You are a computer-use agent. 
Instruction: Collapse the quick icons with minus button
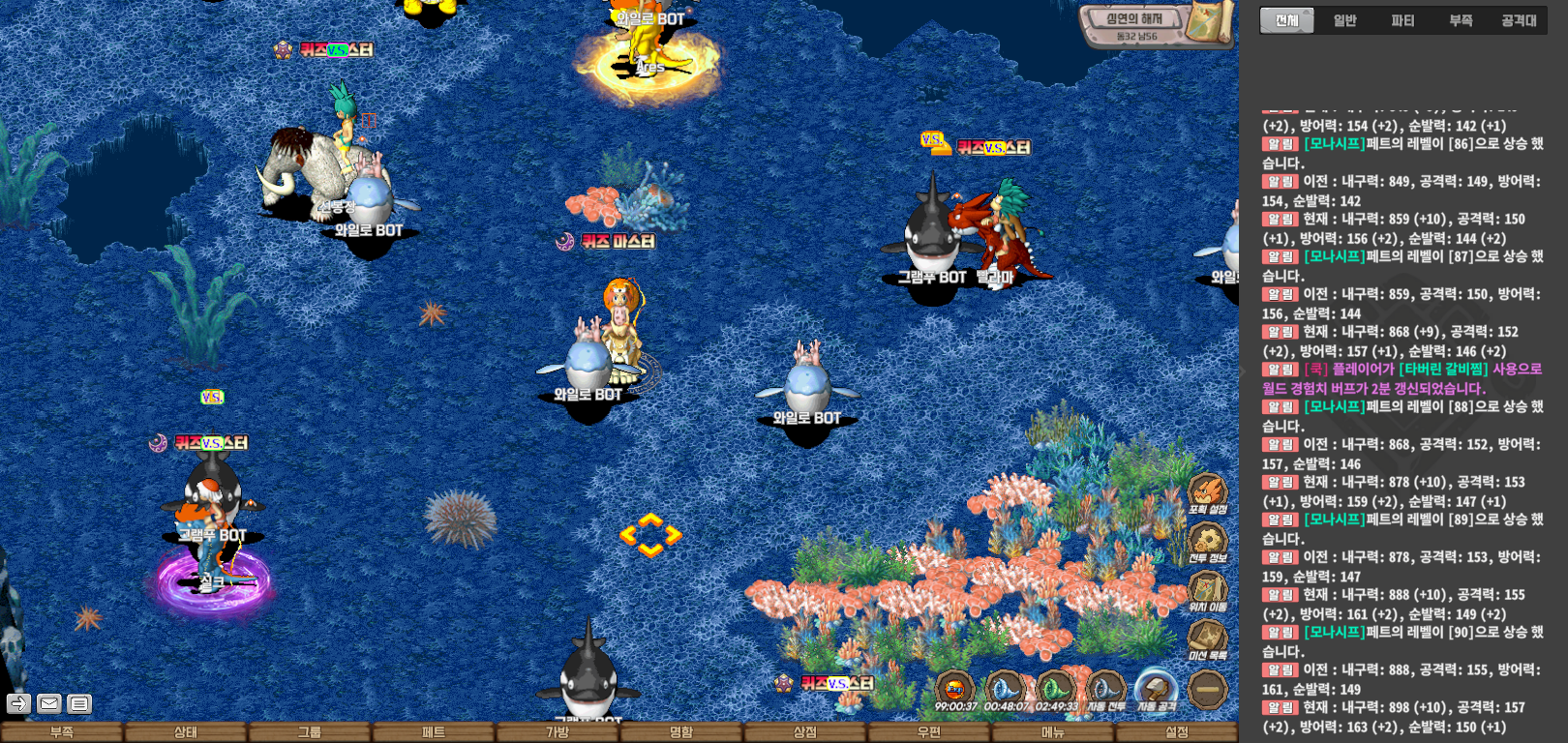(1207, 690)
